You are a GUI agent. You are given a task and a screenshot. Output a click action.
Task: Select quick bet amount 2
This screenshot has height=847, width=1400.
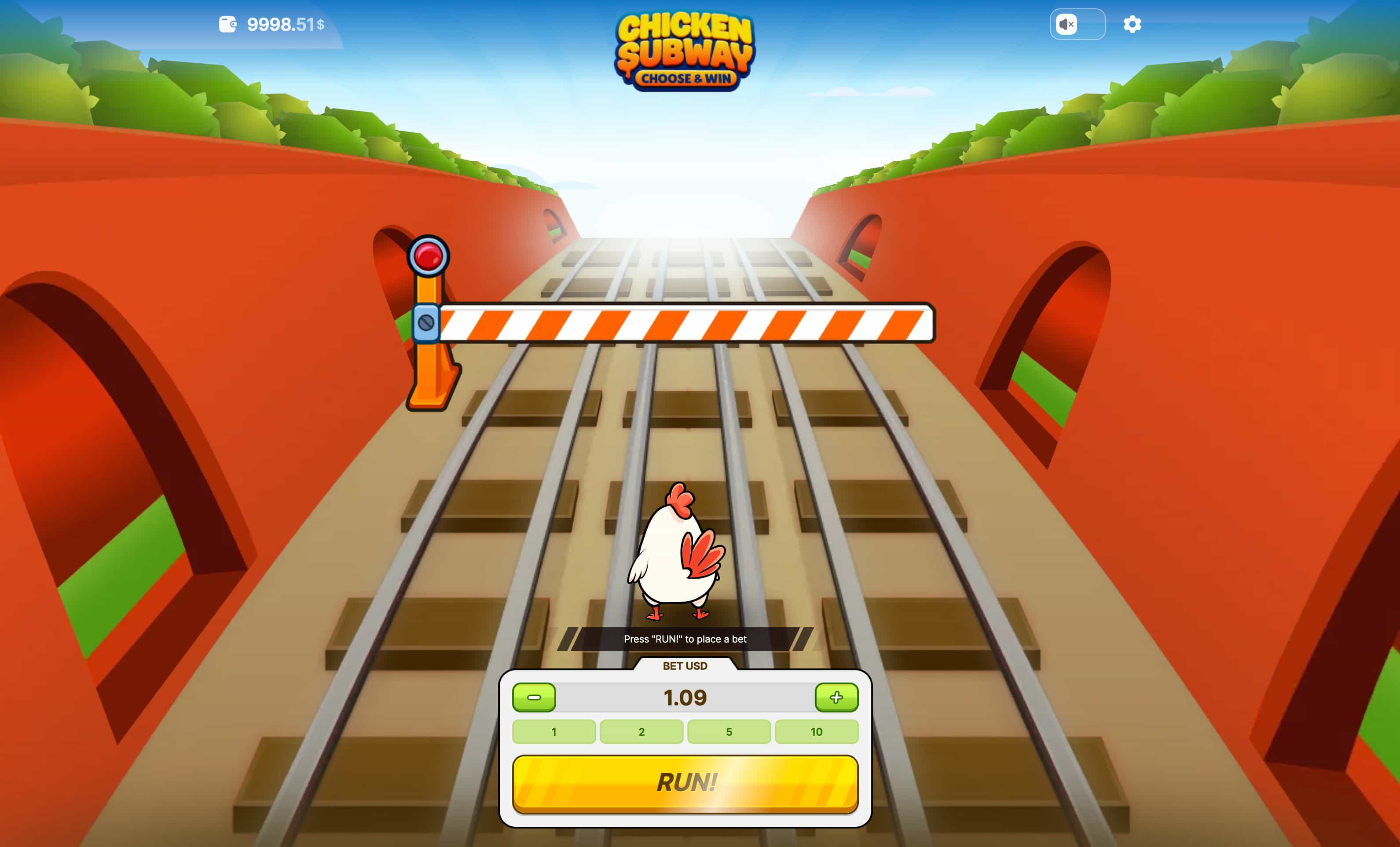click(641, 732)
